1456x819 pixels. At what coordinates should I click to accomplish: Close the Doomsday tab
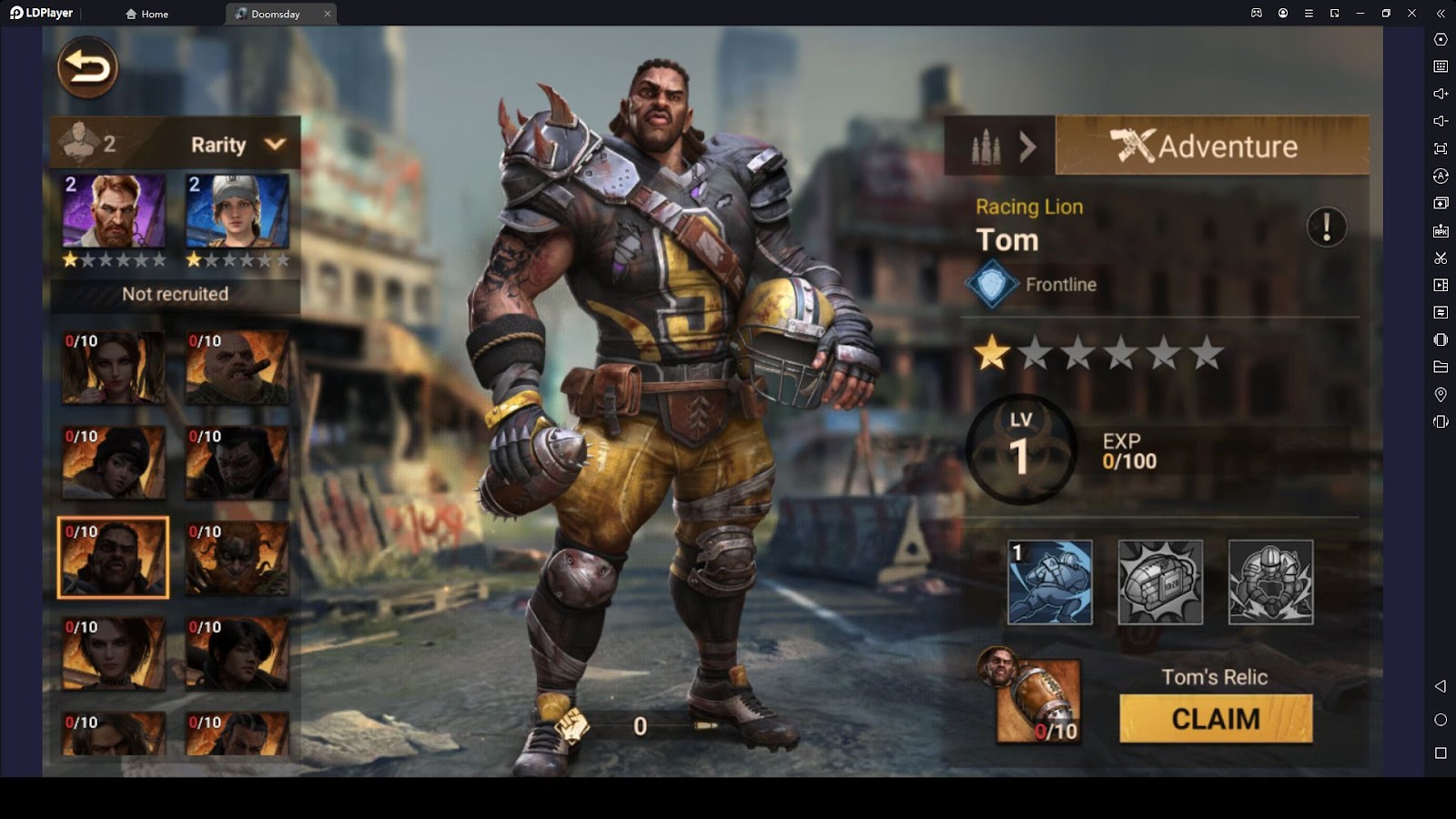point(328,14)
